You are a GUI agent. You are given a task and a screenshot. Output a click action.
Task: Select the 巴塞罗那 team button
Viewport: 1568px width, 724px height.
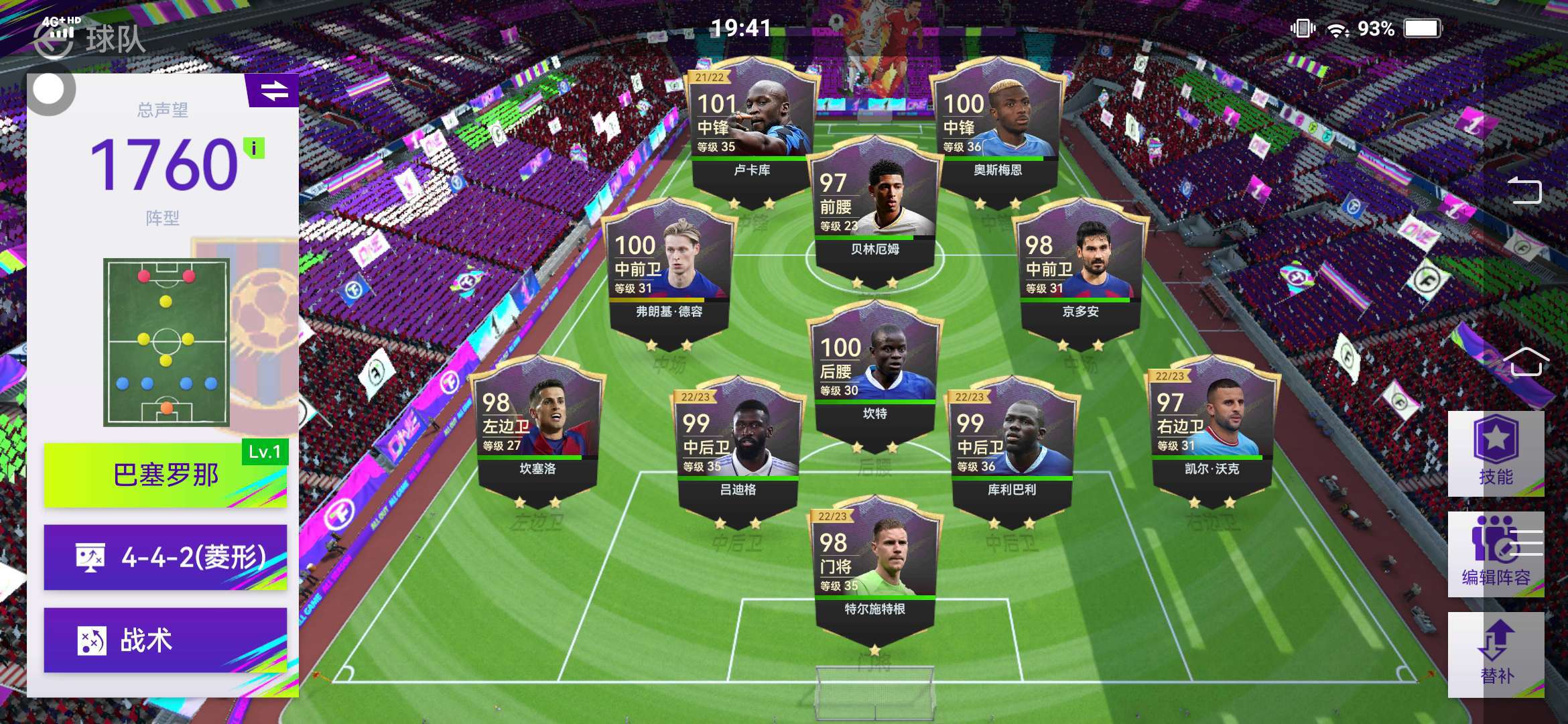coord(165,475)
